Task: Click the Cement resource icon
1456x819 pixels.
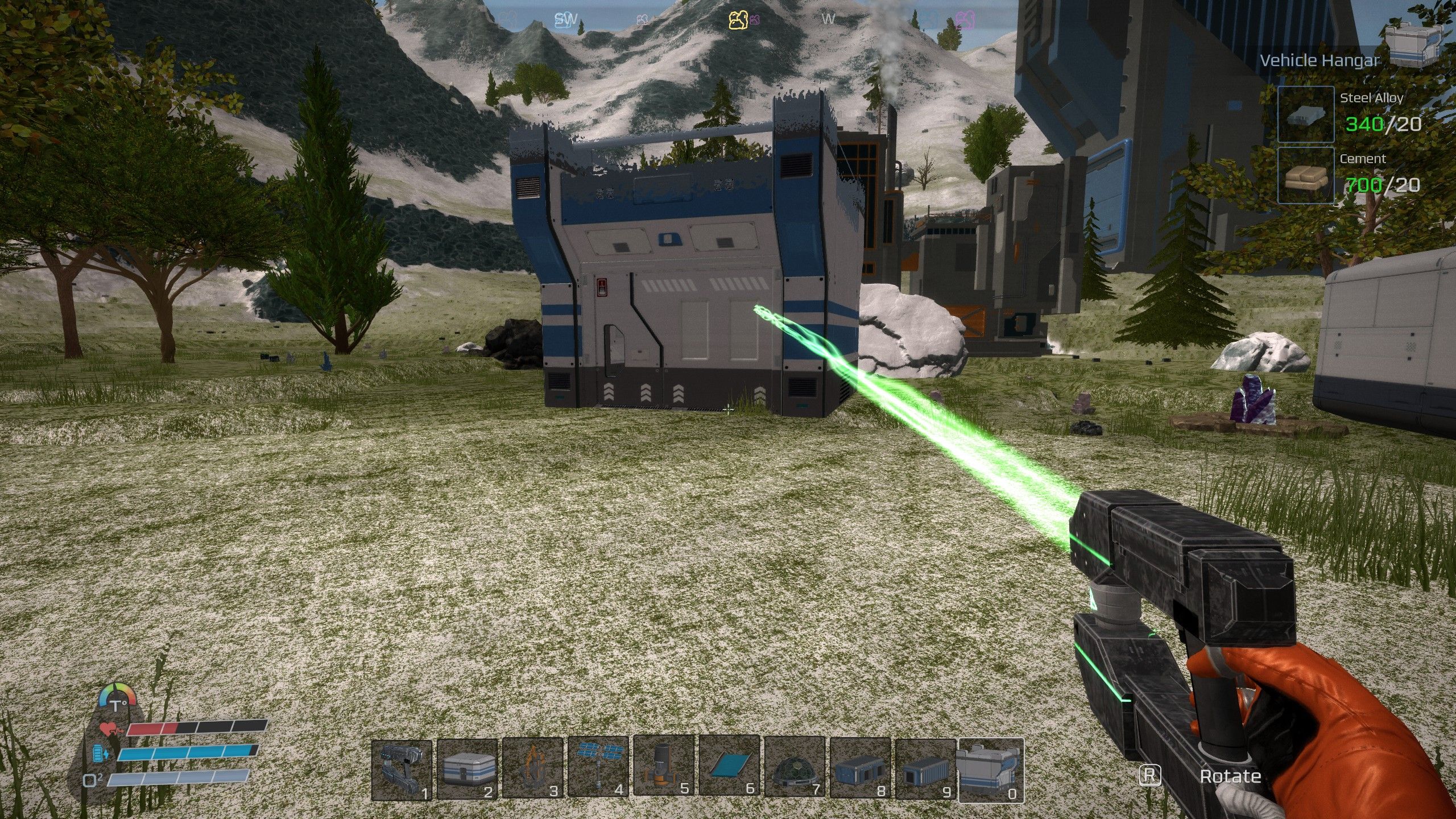Action: coord(1306,175)
